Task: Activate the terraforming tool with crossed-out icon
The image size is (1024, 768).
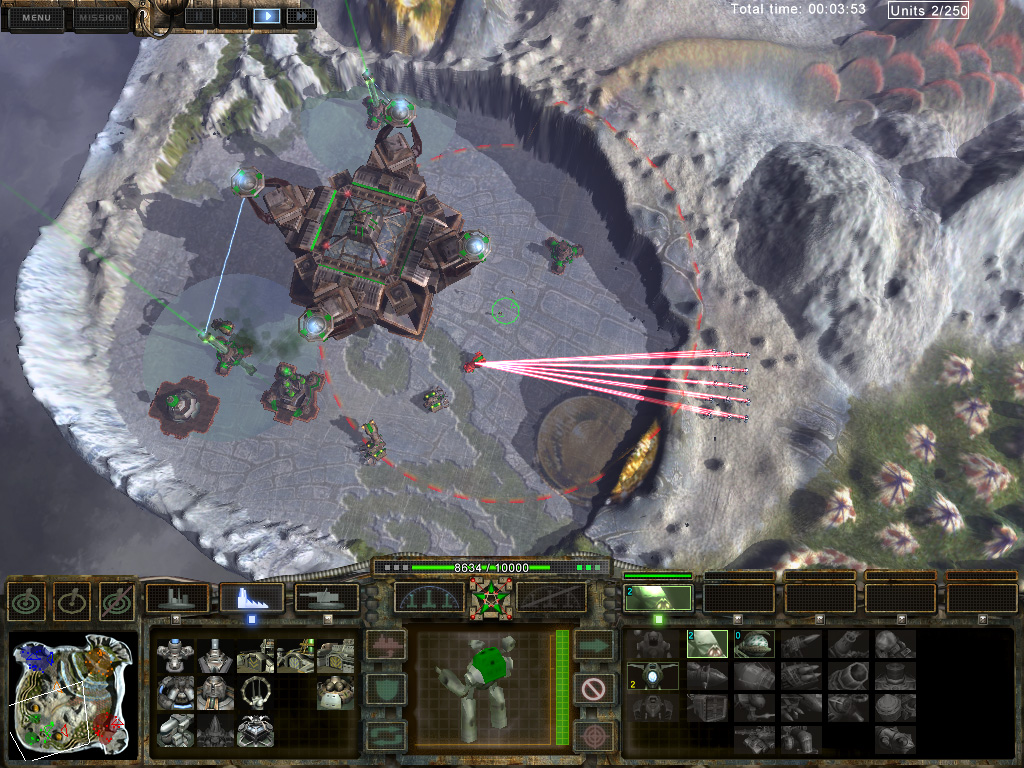Action: [117, 600]
